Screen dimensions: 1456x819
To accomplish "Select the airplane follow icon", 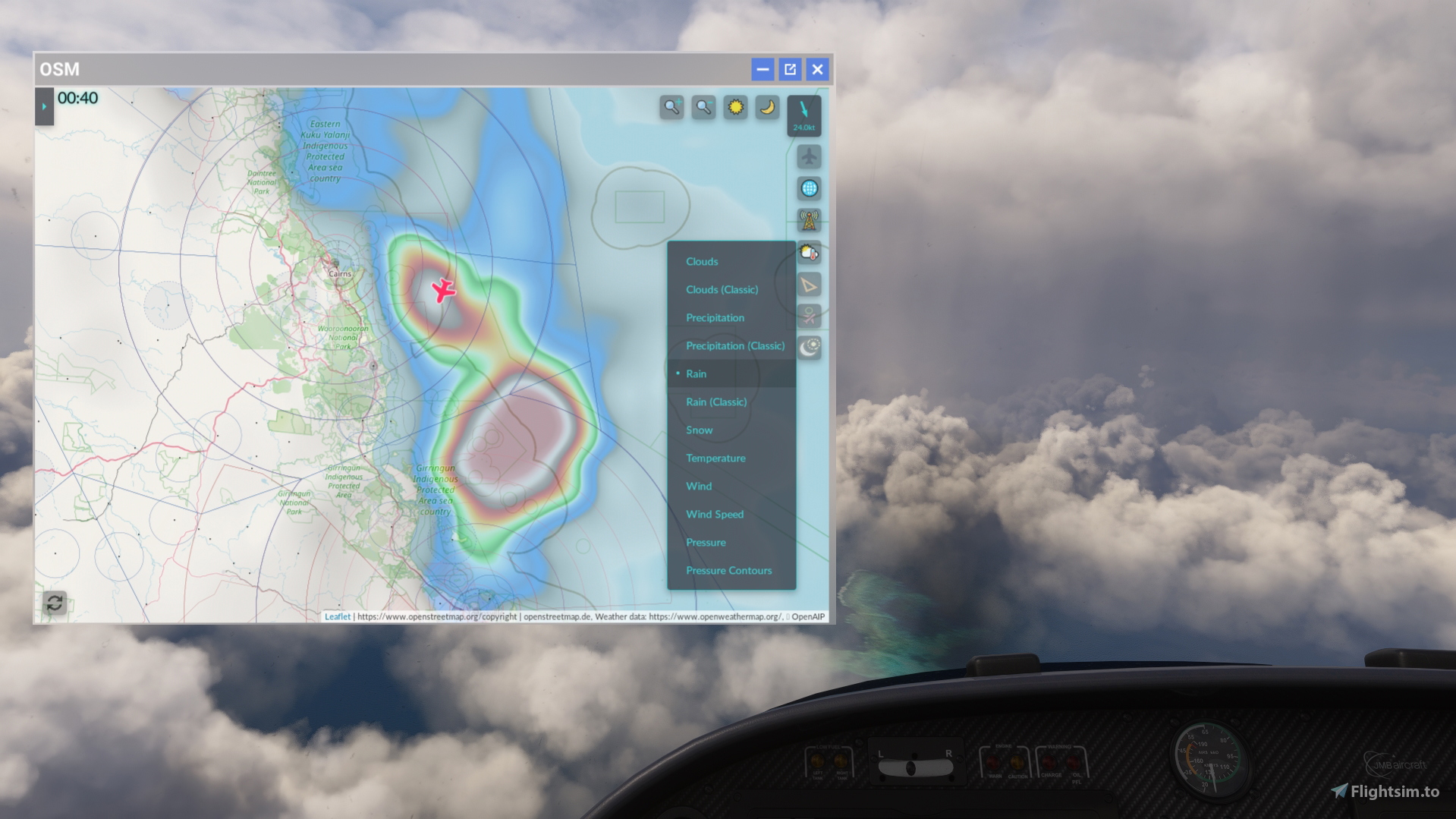I will coord(809,157).
